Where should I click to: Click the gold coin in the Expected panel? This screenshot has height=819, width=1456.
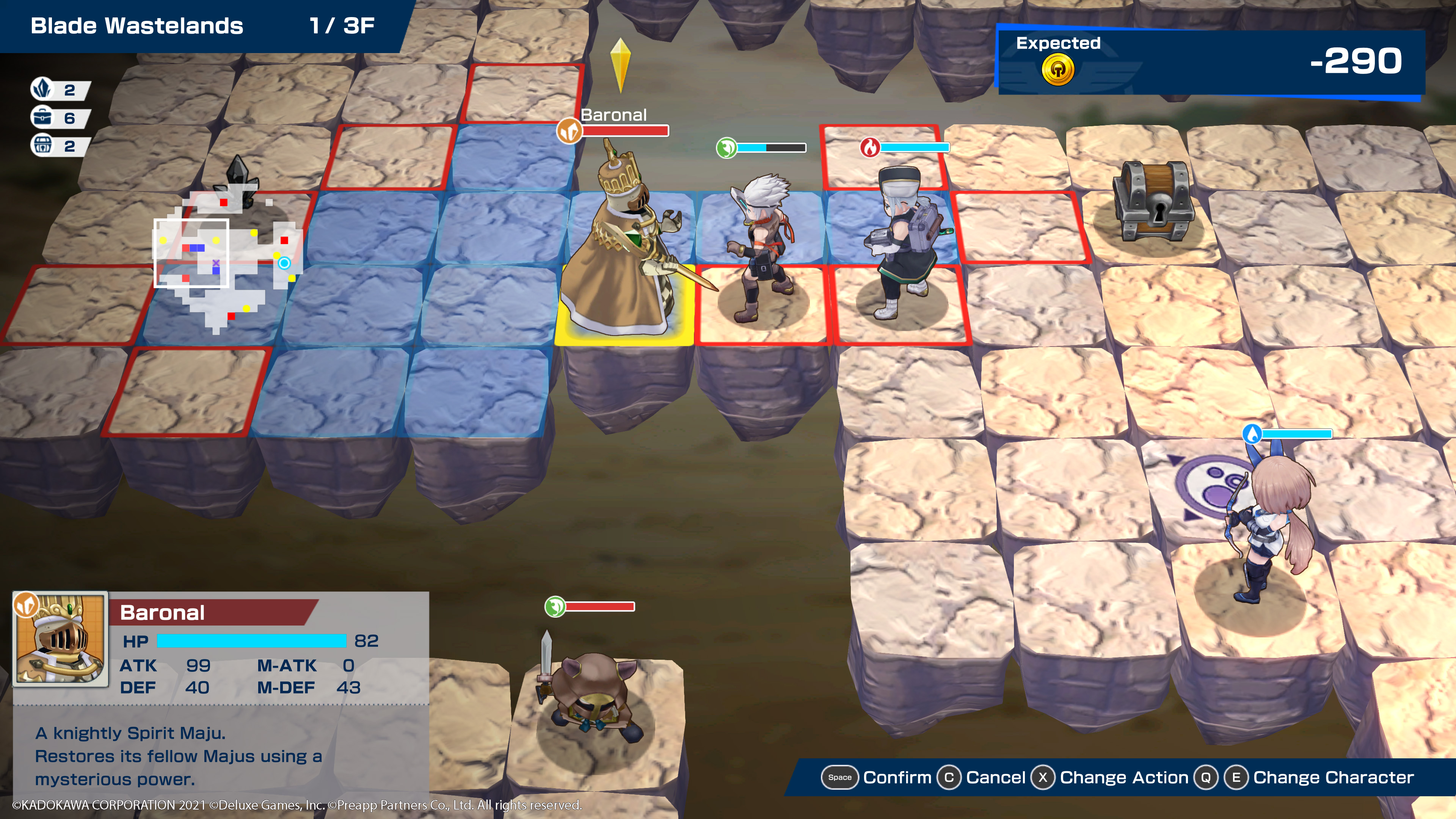(1057, 71)
